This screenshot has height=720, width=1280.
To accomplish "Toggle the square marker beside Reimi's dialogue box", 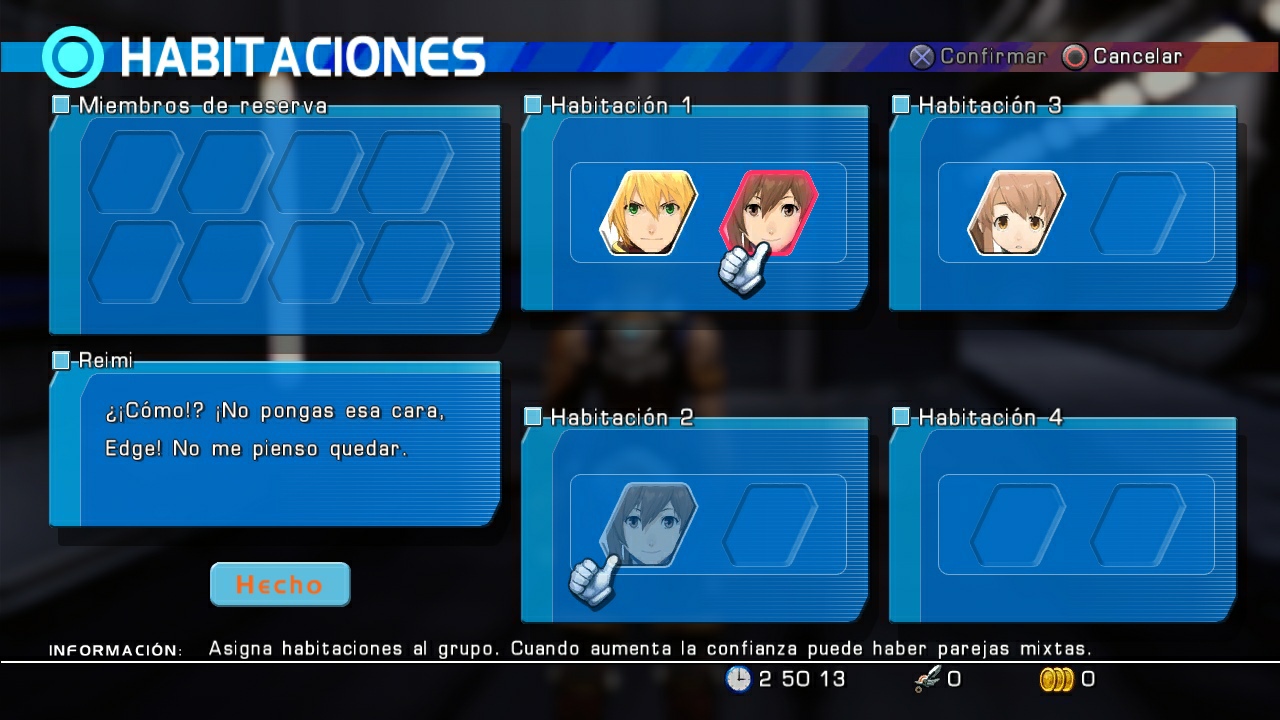I will (x=61, y=360).
